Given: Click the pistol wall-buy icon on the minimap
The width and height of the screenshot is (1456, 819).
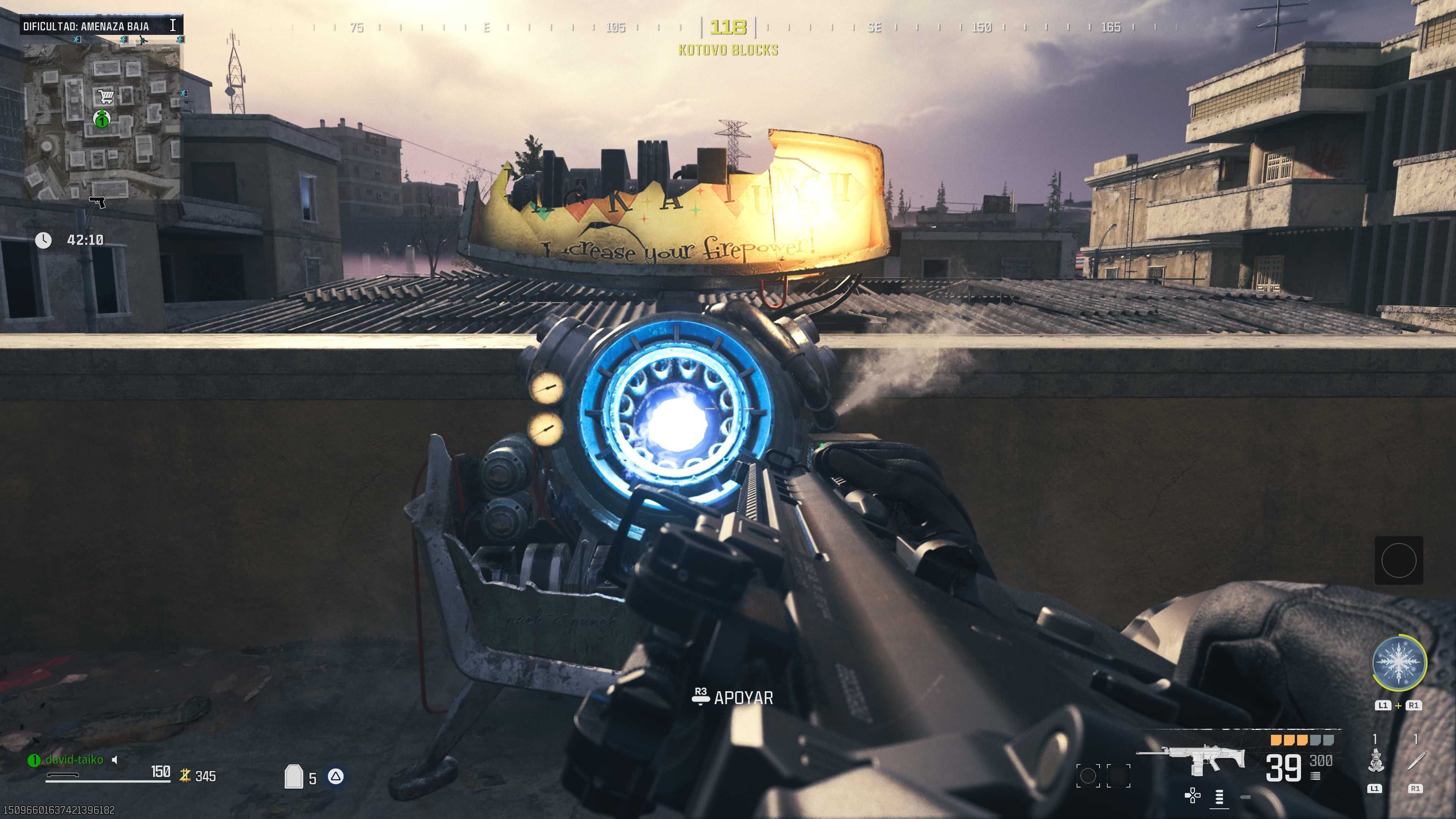Looking at the screenshot, I should point(97,202).
